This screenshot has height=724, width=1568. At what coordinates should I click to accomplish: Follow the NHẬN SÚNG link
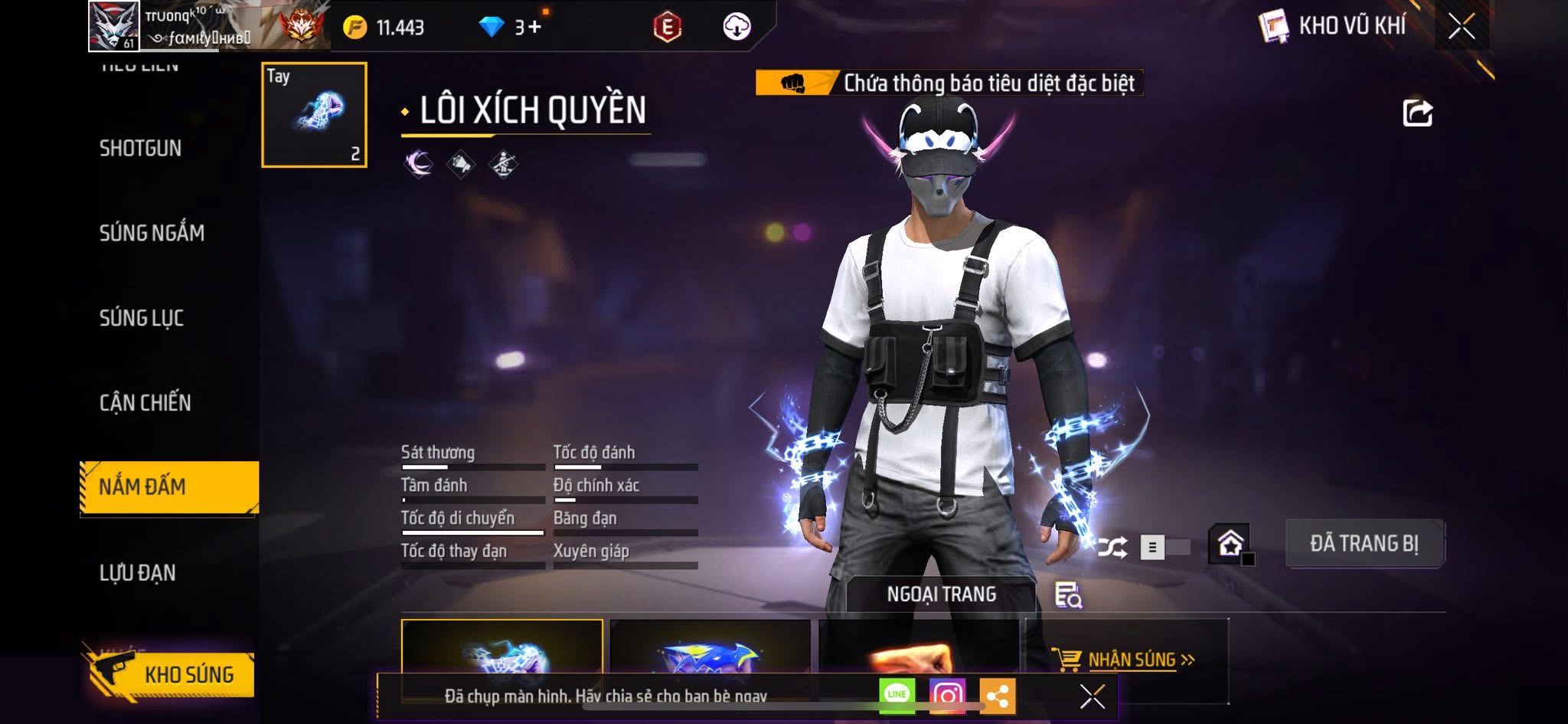[x=1132, y=660]
